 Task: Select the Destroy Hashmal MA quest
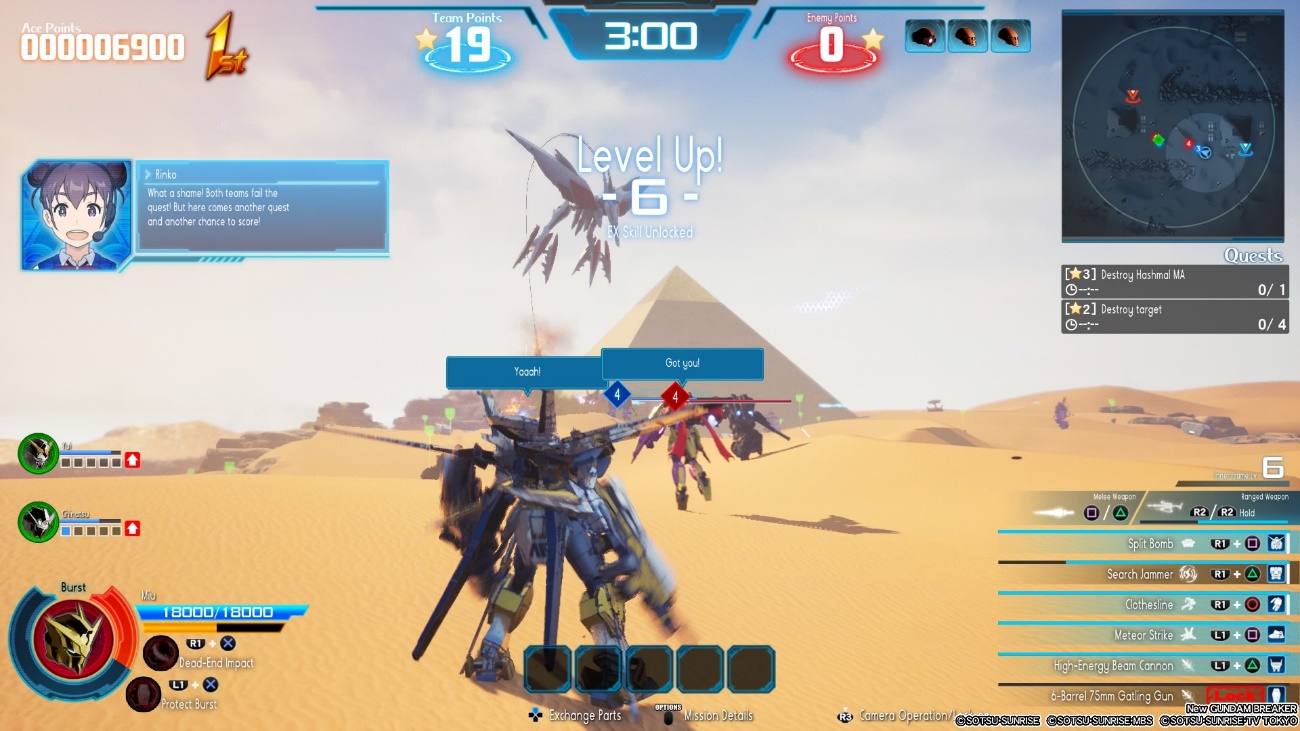click(1174, 282)
